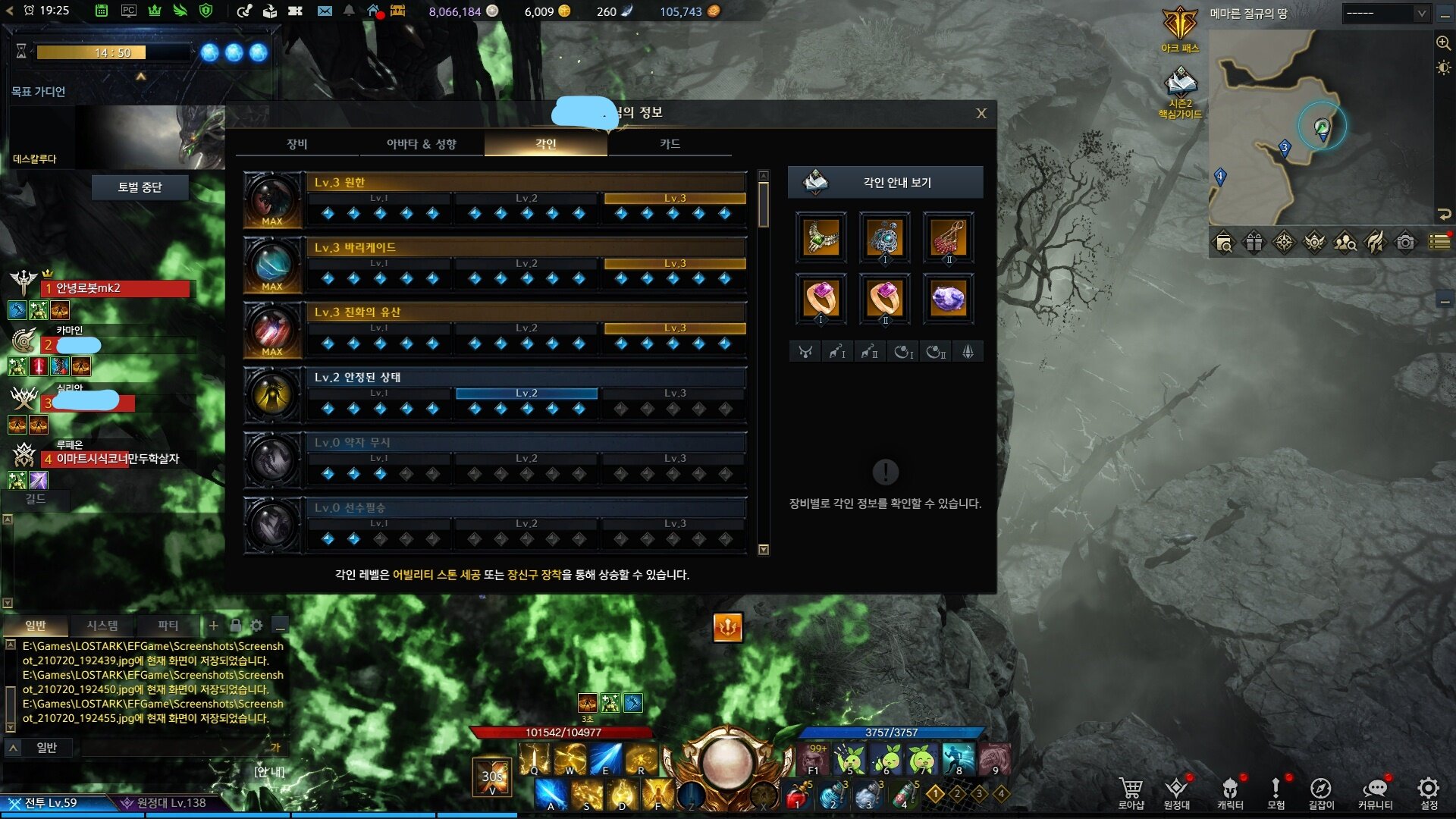The image size is (1456, 819).
Task: Close the character info window
Action: tap(981, 114)
